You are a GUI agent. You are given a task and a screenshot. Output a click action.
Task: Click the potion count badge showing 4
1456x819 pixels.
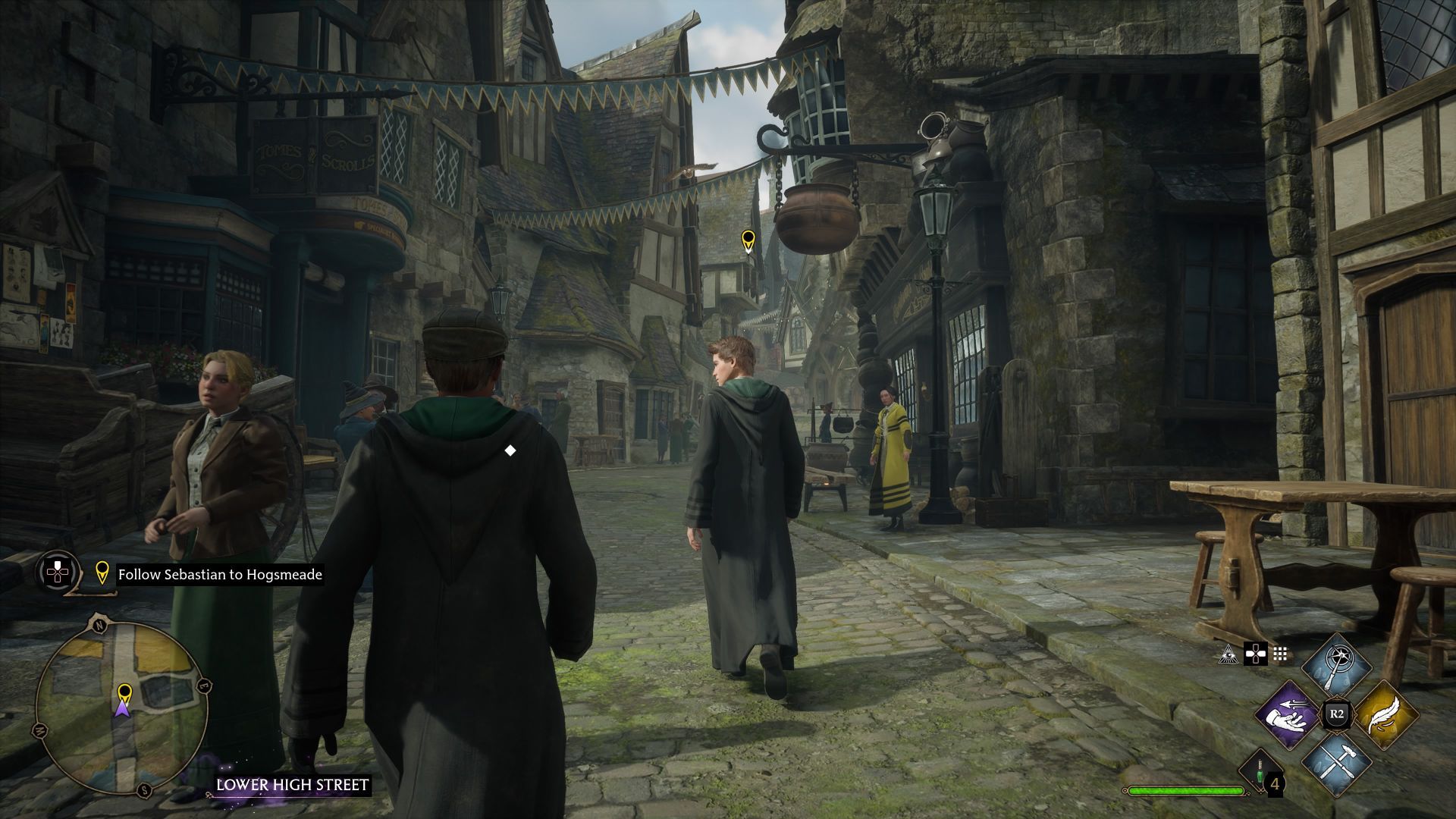pyautogui.click(x=1276, y=784)
